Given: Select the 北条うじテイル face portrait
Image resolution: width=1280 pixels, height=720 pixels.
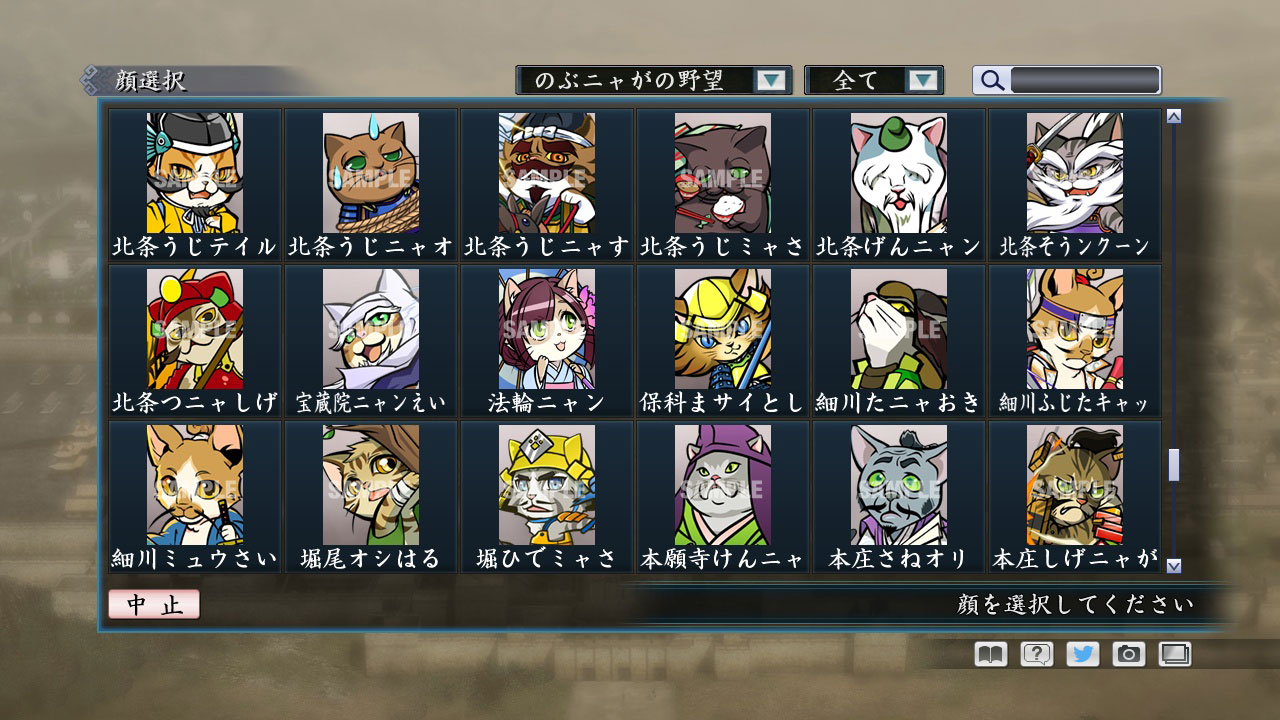Looking at the screenshot, I should (196, 172).
